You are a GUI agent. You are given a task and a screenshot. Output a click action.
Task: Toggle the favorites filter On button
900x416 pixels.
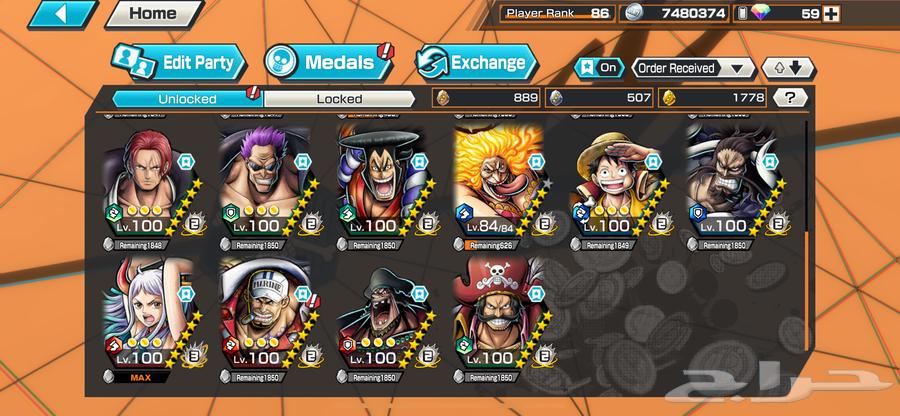tap(600, 68)
